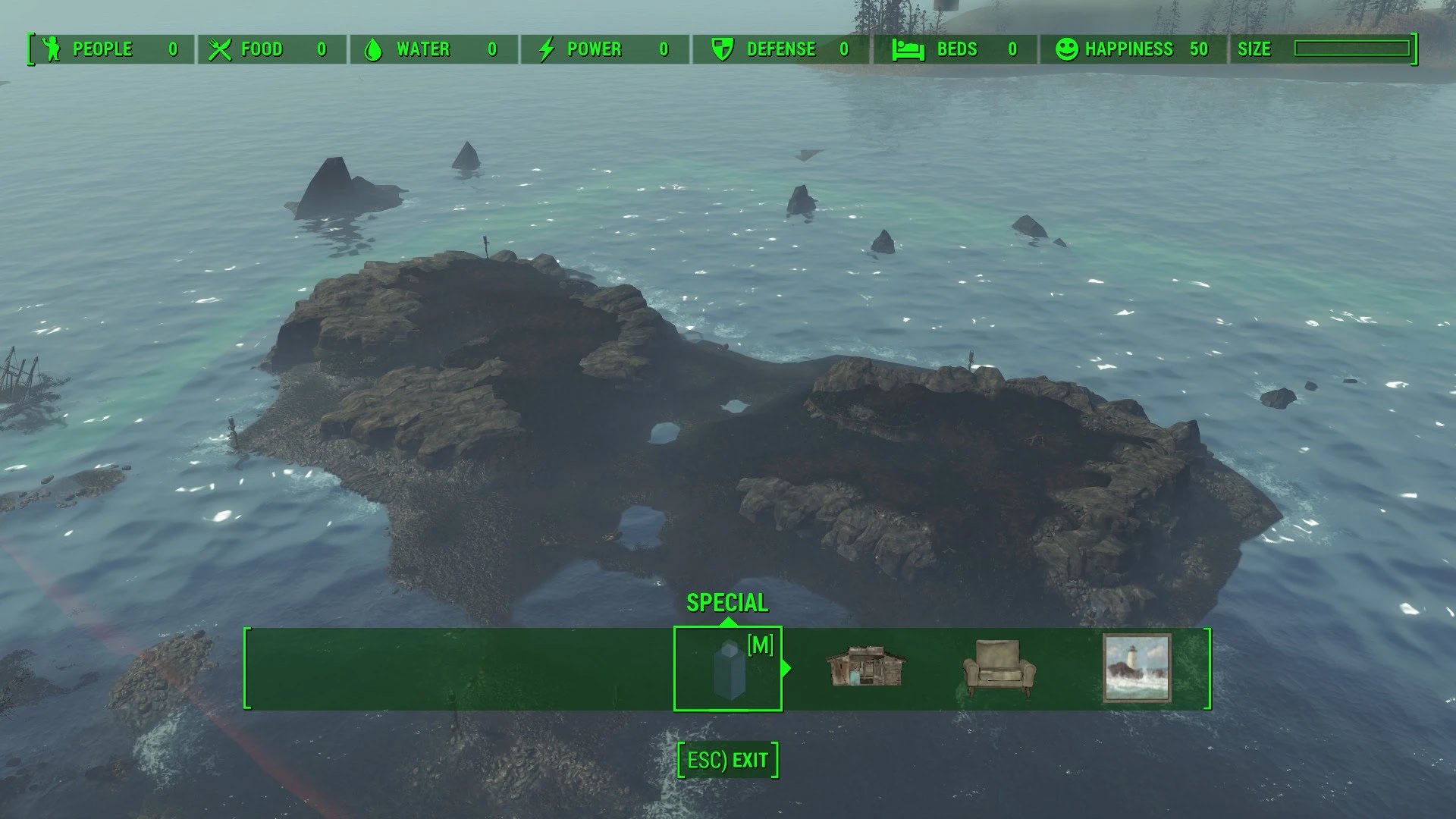1456x819 pixels.
Task: Select the highlighted Special category tile
Action: [727, 668]
